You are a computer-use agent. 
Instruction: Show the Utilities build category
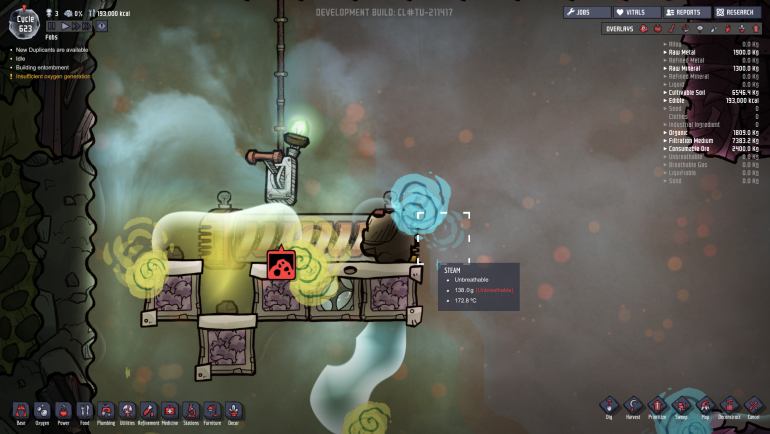click(x=127, y=410)
